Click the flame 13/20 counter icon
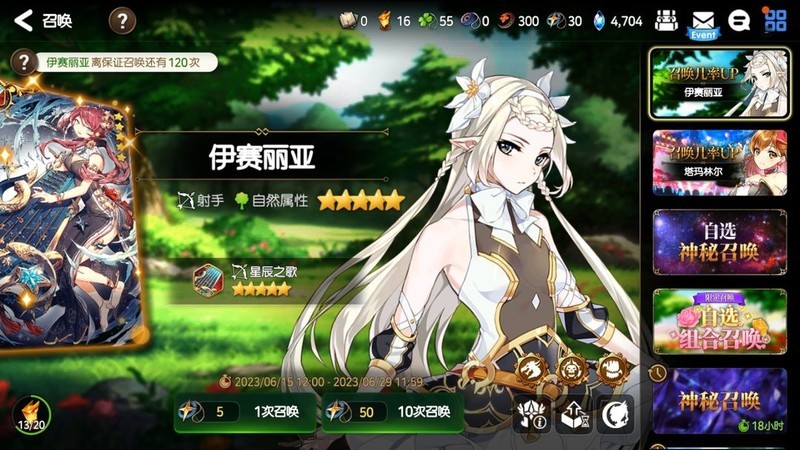Viewport: 800px width, 450px height. point(29,414)
